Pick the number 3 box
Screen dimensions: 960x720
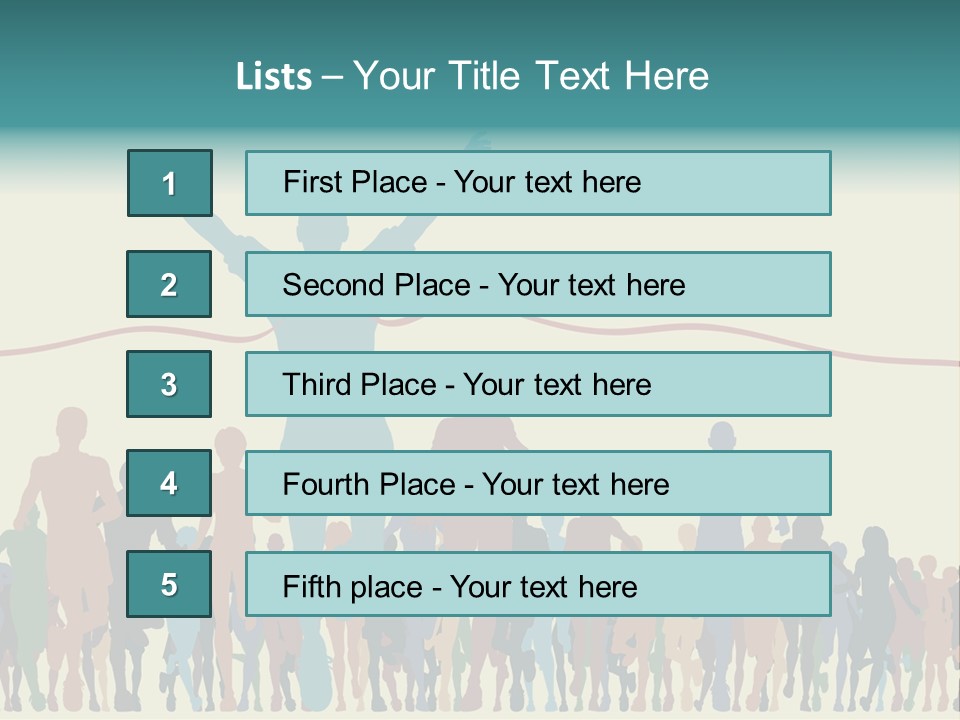point(169,384)
